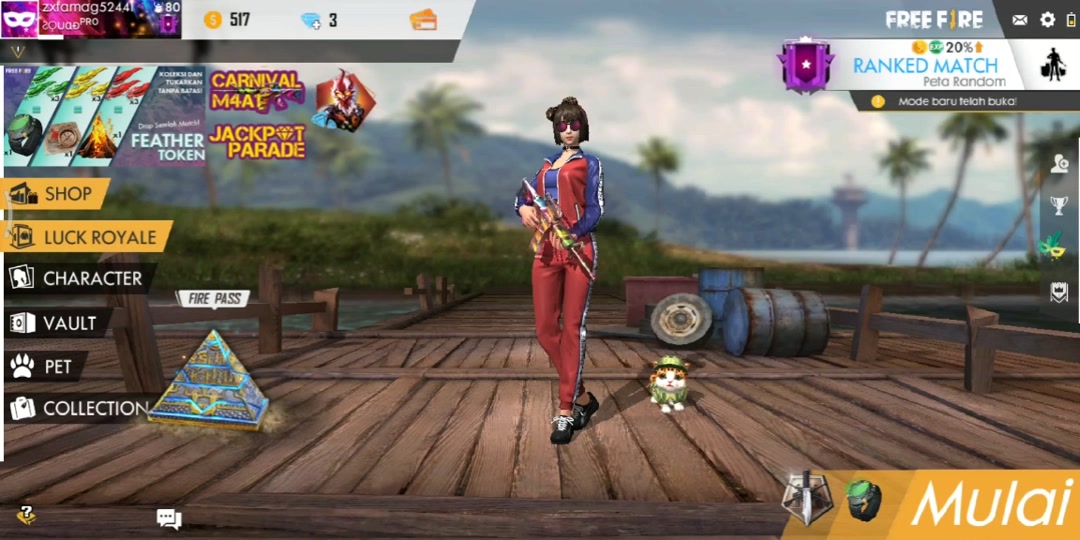This screenshot has width=1080, height=540.
Task: View the Feather Token event banner
Action: pos(103,116)
